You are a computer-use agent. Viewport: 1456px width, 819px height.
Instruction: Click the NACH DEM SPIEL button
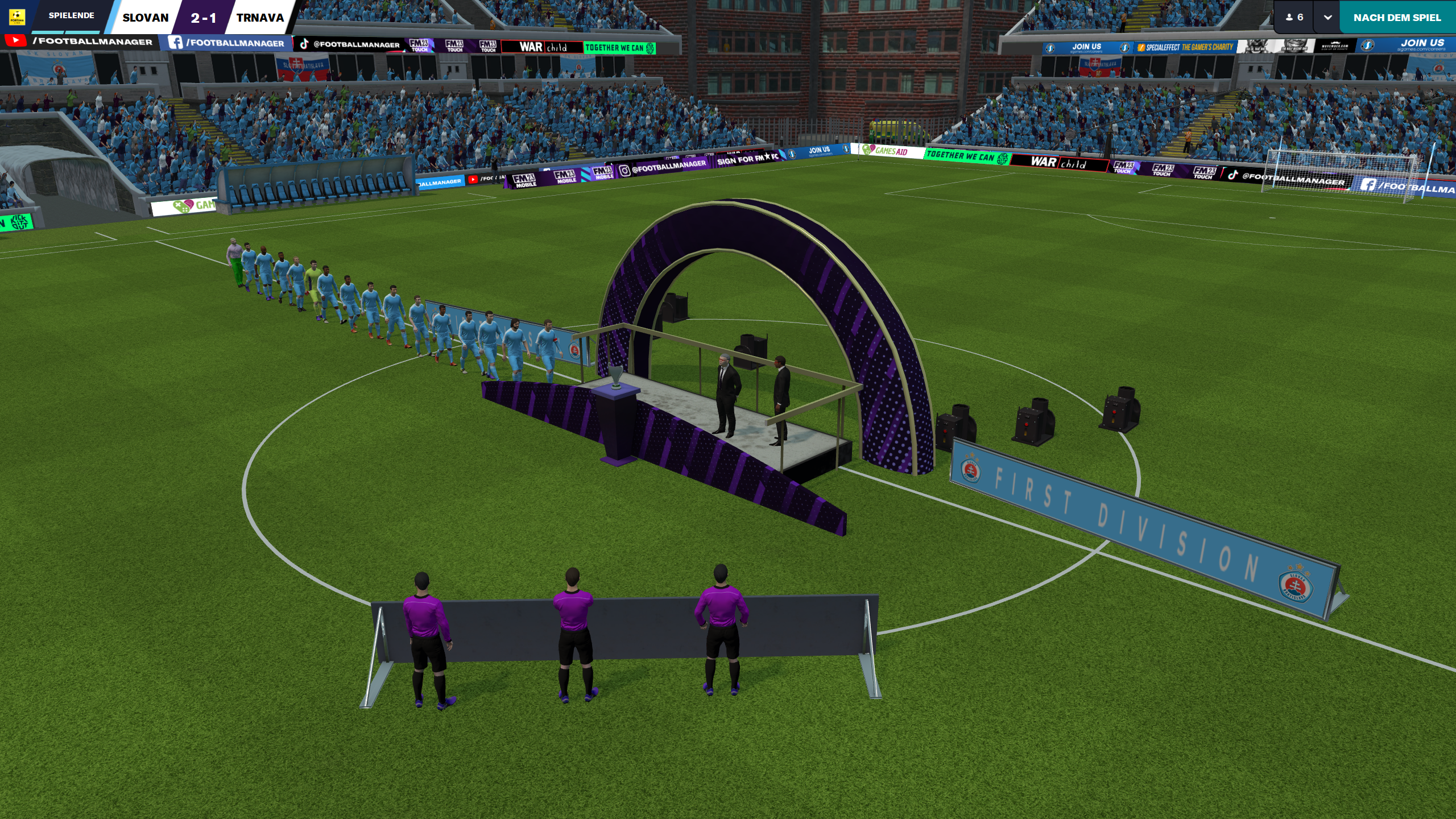[x=1397, y=18]
